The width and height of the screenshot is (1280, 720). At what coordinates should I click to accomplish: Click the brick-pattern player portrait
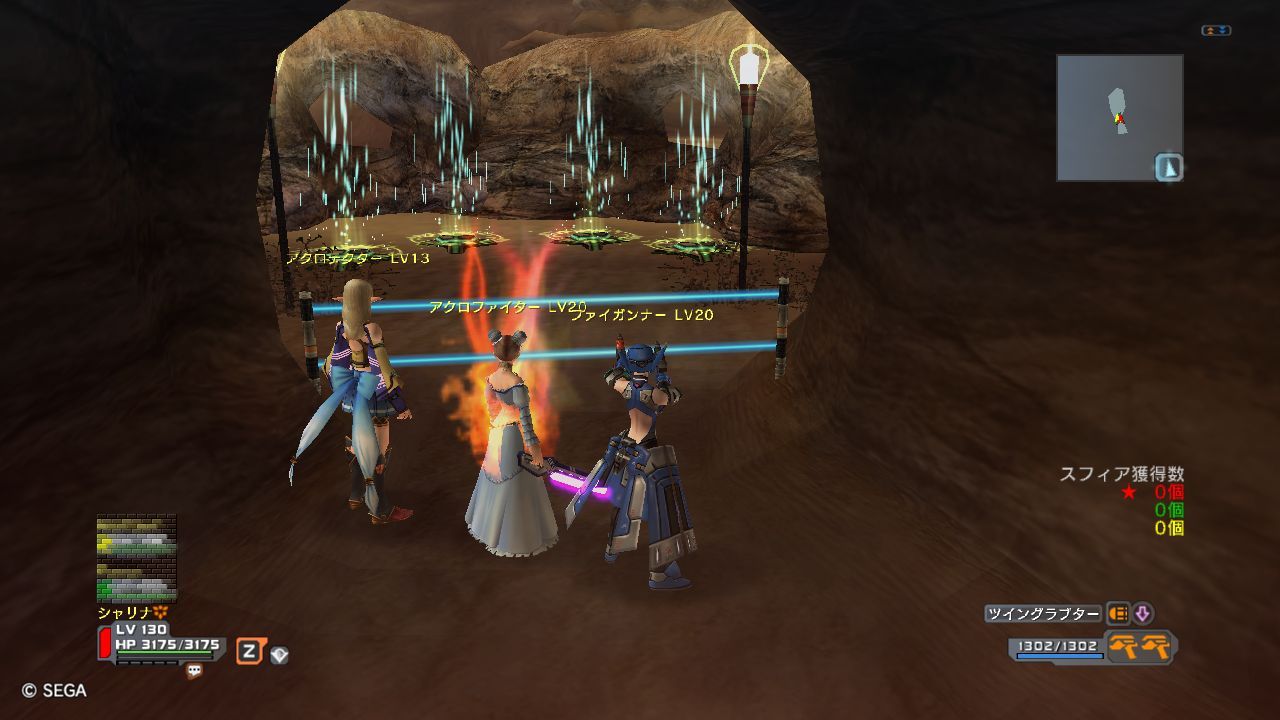[136, 558]
